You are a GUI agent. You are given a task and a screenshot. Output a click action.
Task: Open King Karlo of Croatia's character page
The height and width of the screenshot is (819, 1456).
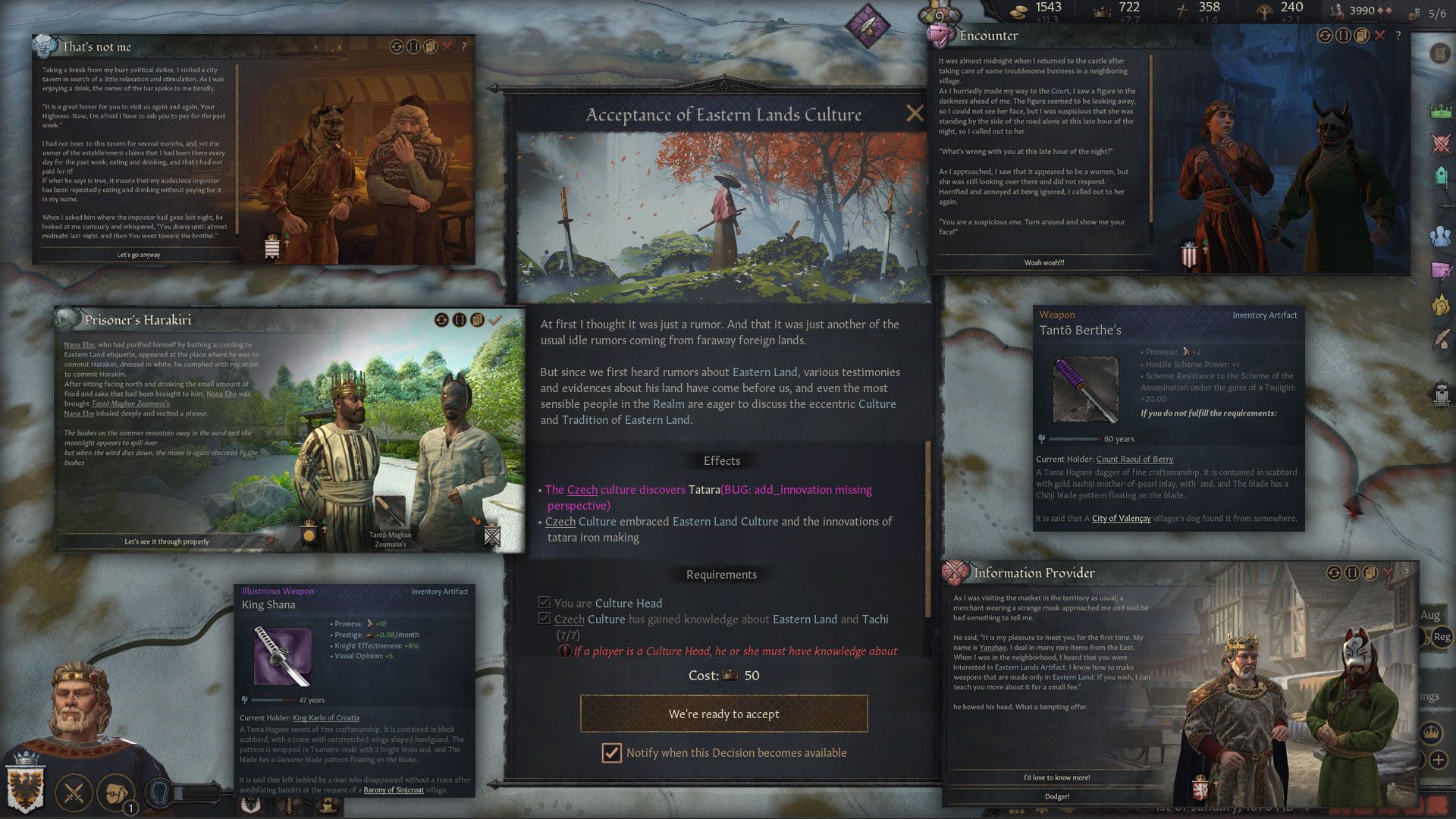coord(327,717)
